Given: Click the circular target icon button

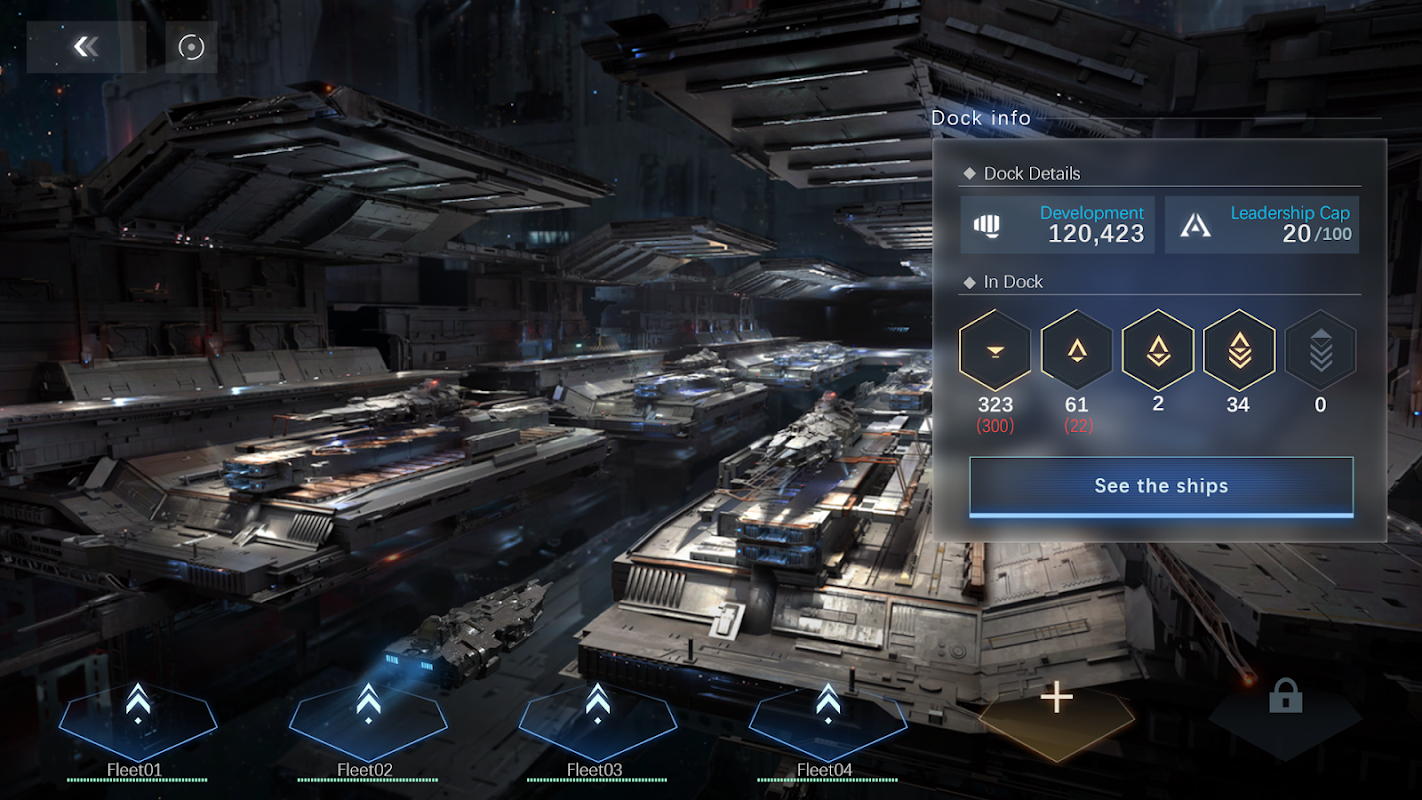Looking at the screenshot, I should pyautogui.click(x=191, y=47).
